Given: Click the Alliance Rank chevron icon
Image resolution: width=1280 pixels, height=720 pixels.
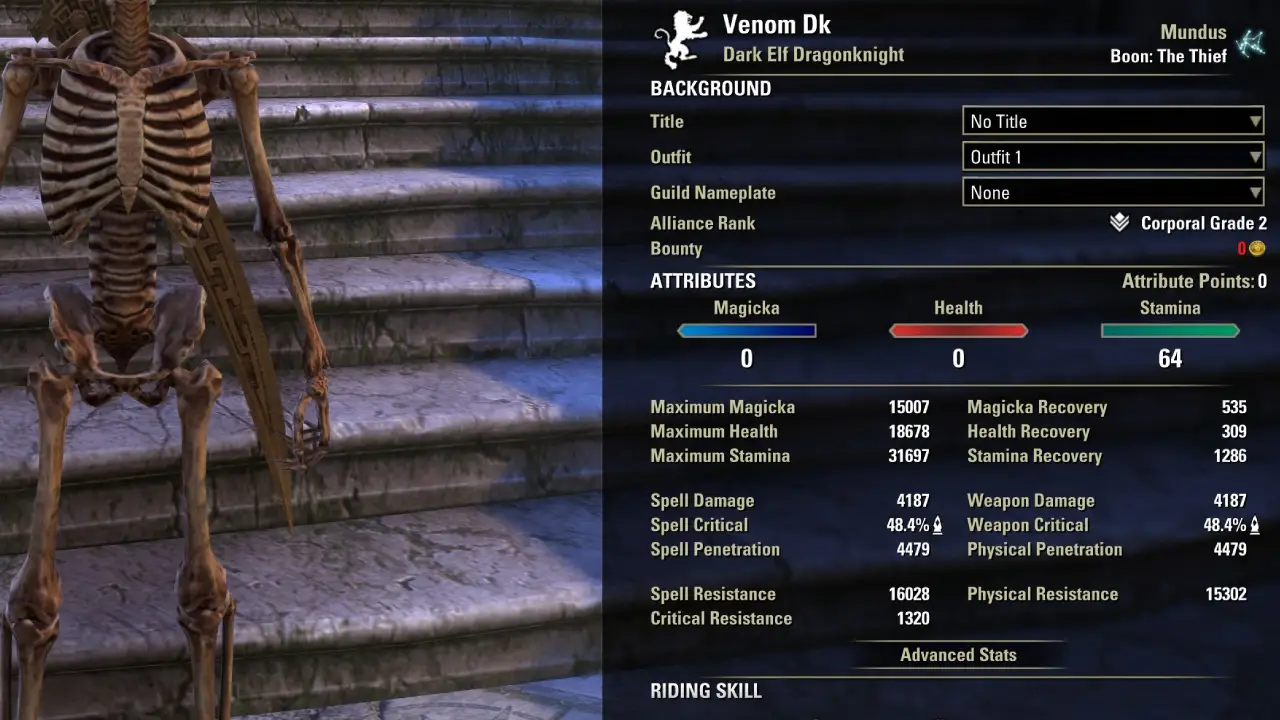Looking at the screenshot, I should pyautogui.click(x=1120, y=223).
